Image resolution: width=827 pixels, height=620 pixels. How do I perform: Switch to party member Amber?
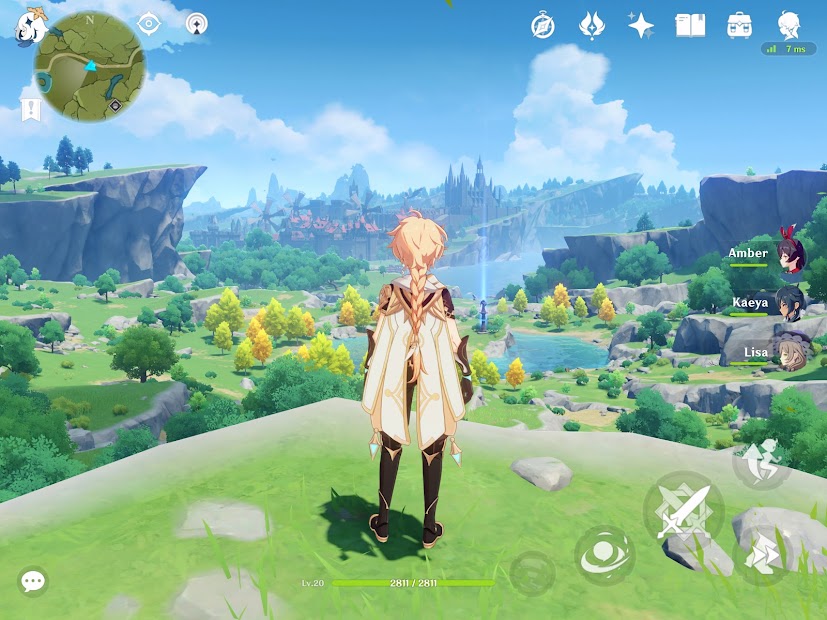tap(790, 254)
